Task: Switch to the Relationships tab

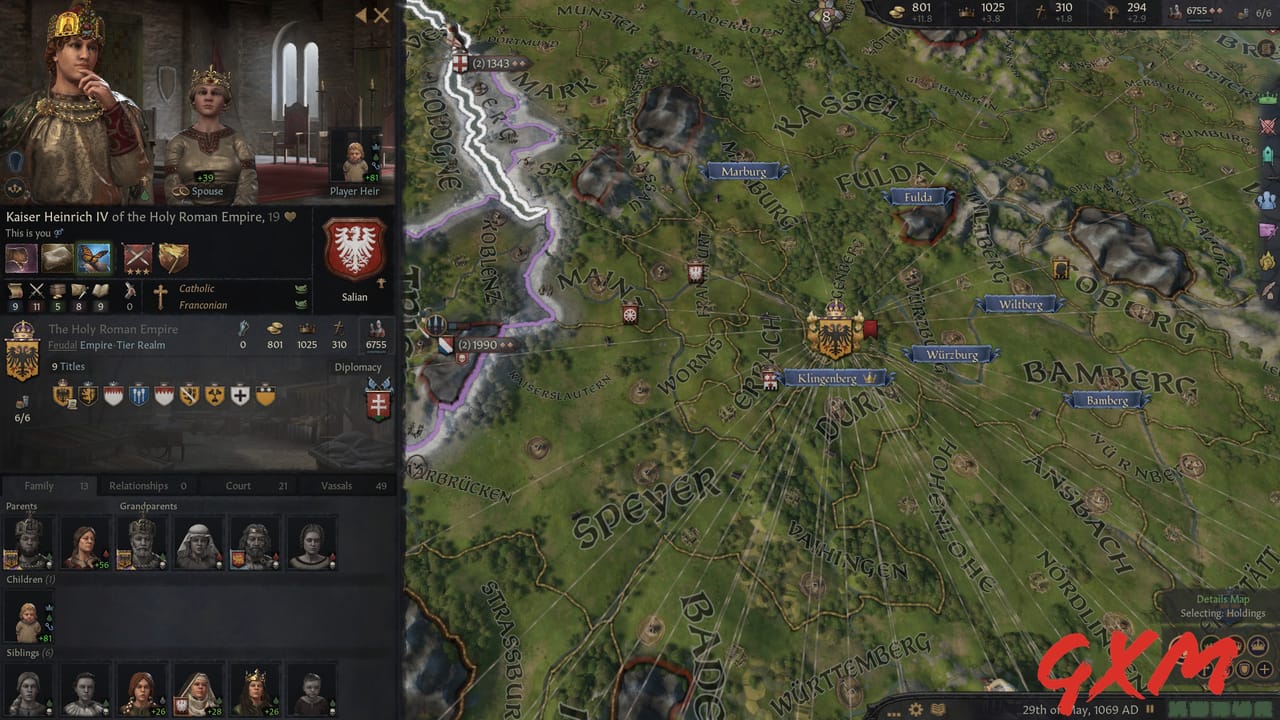Action: click(x=139, y=486)
